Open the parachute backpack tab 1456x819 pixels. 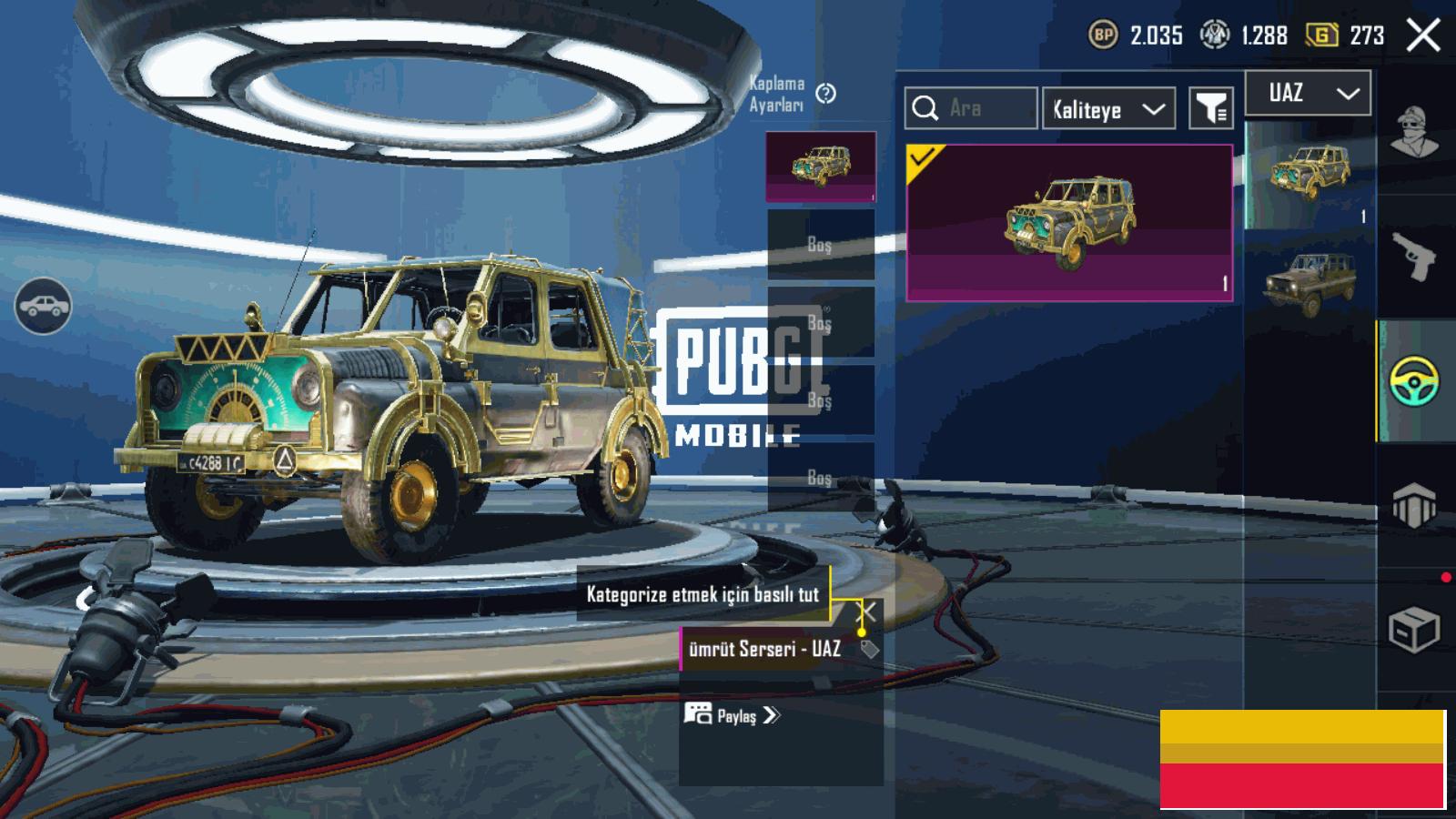point(1413,504)
